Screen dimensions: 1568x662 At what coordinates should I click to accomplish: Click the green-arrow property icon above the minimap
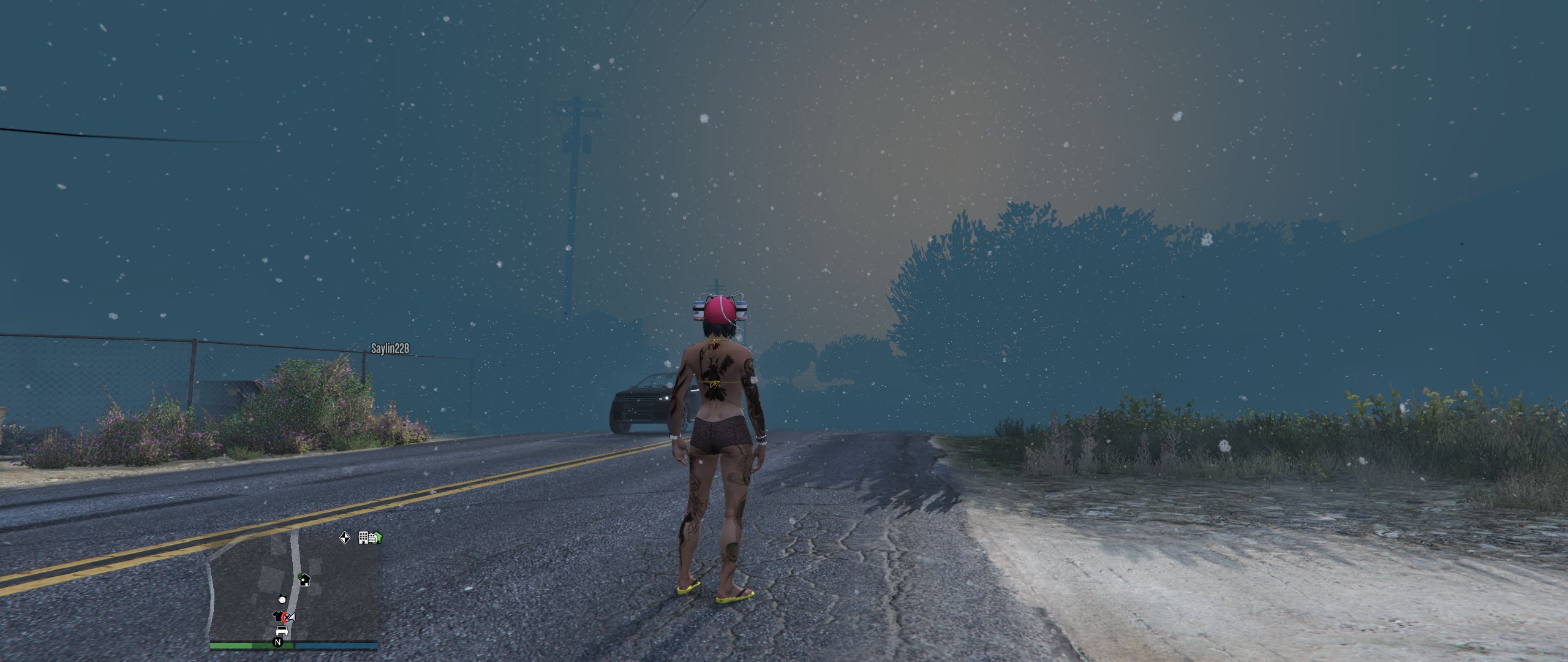377,538
